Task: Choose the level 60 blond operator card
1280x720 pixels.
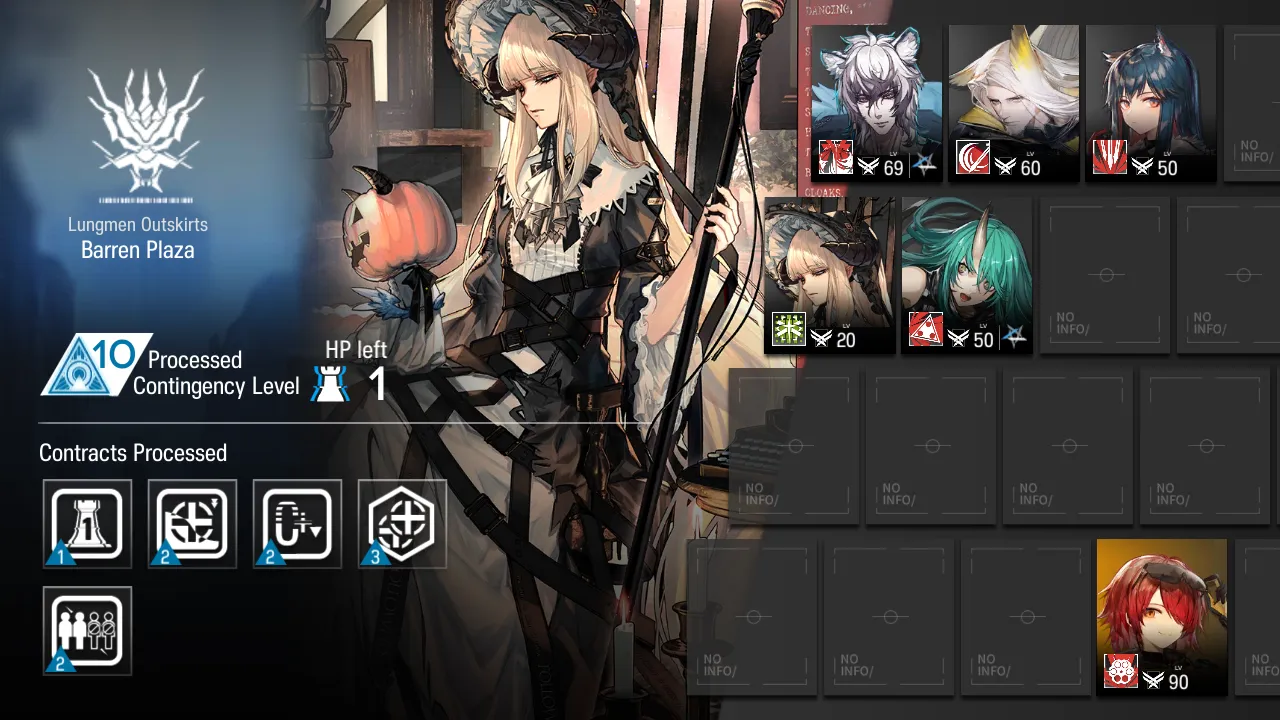Action: click(x=1013, y=103)
